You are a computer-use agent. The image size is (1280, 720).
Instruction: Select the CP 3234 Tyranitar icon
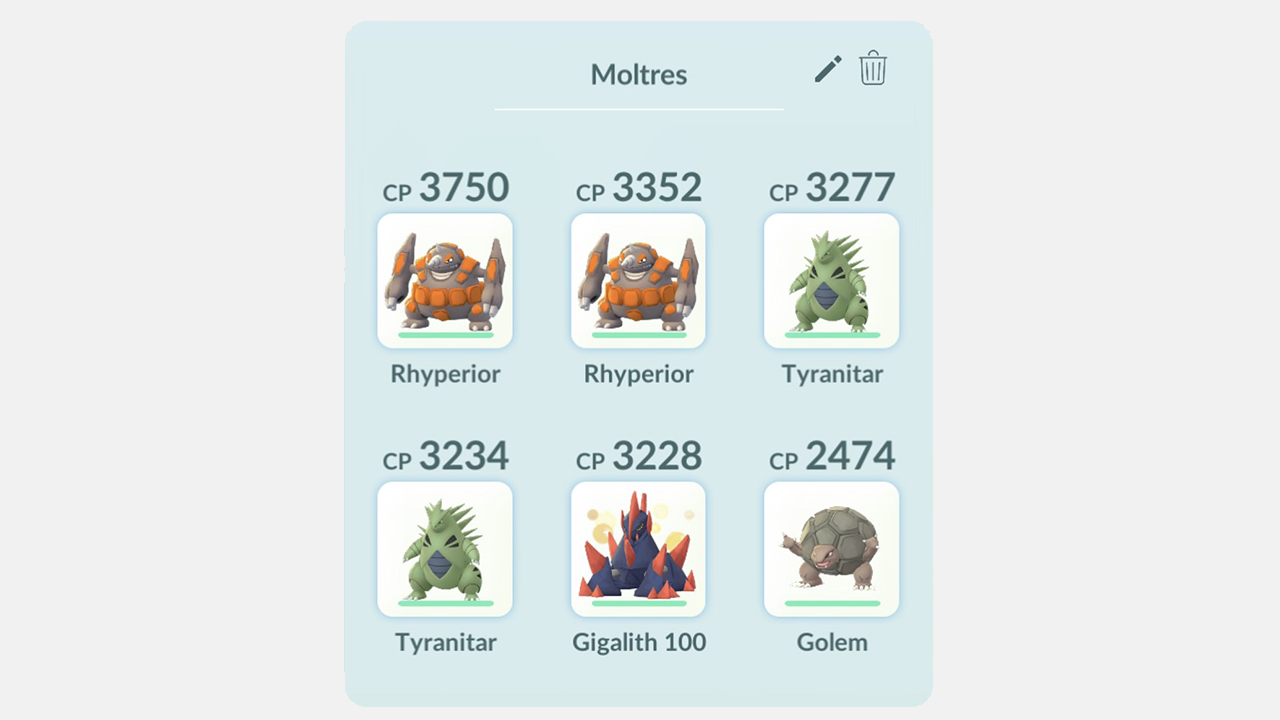click(445, 549)
